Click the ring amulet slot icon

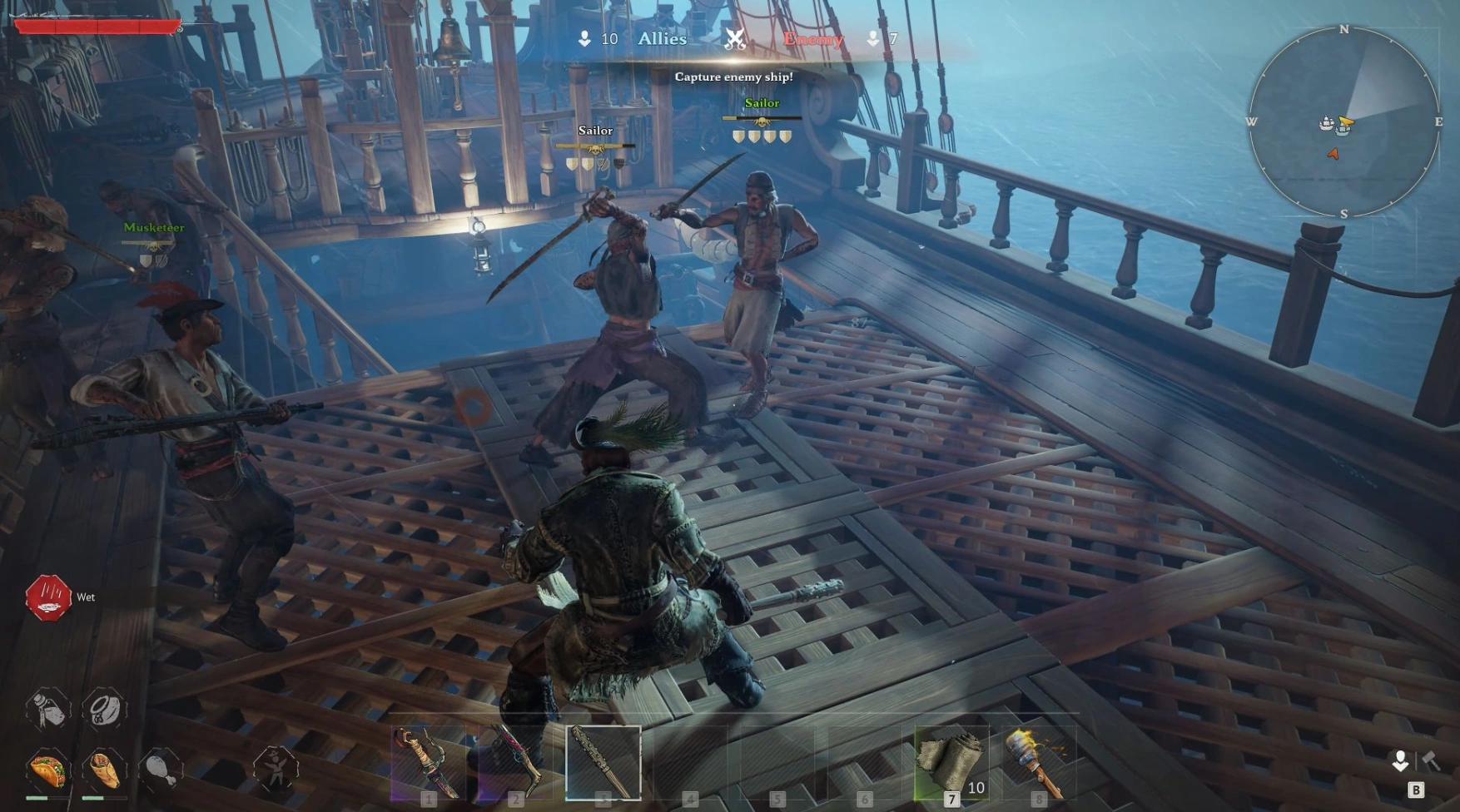[104, 710]
